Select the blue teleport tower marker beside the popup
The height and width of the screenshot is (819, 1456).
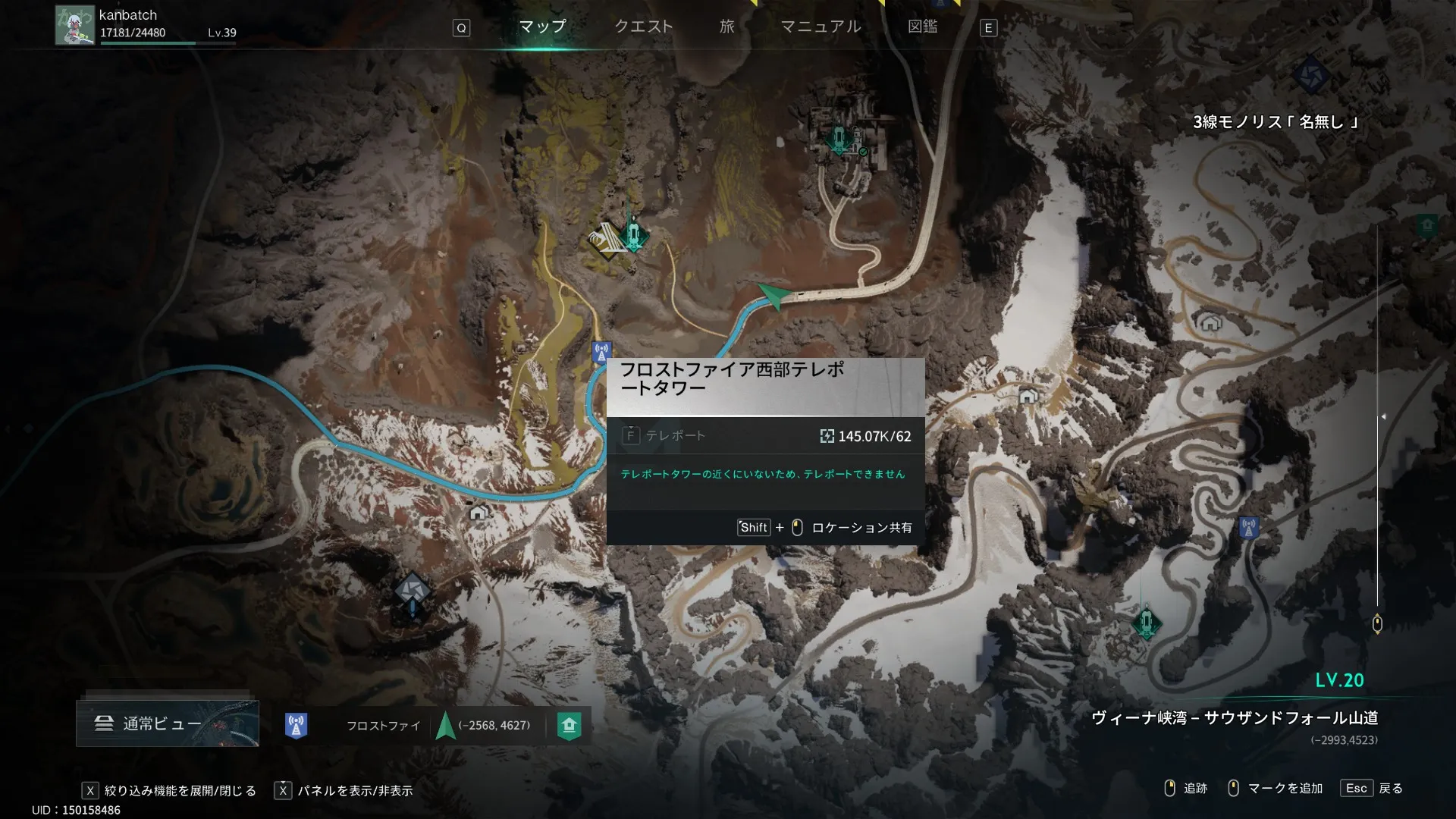(x=601, y=352)
